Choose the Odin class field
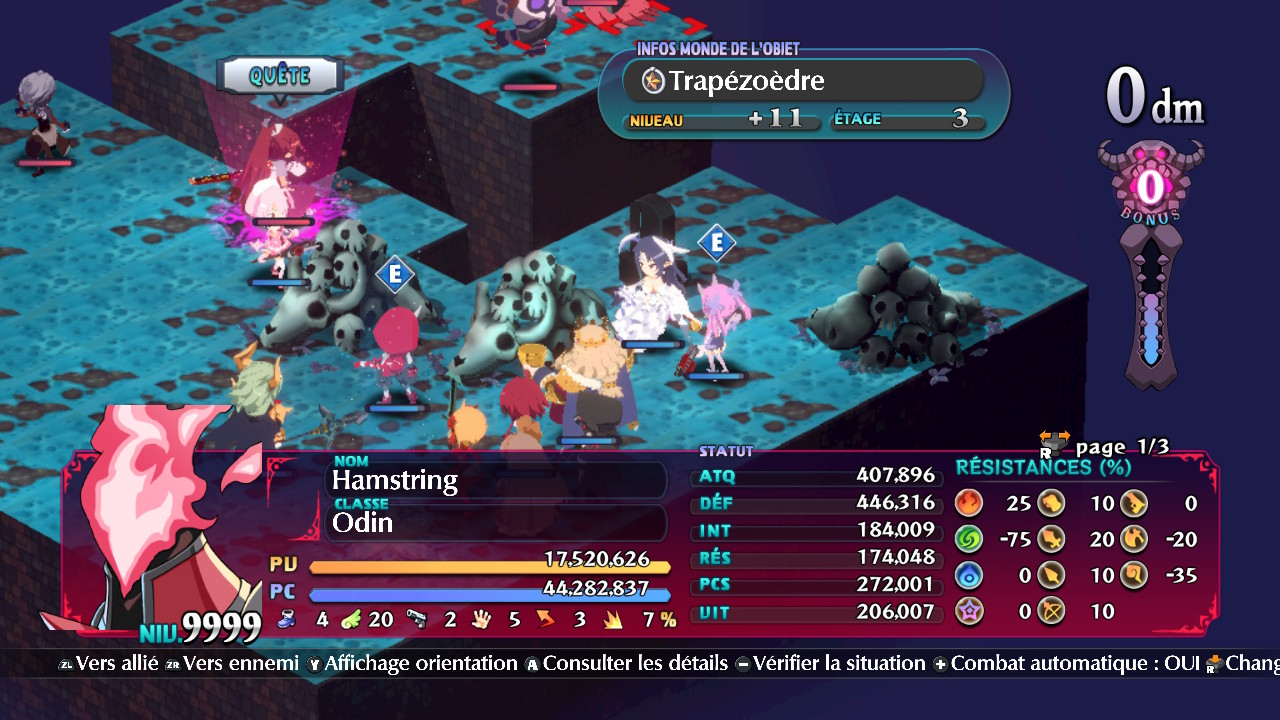Image resolution: width=1280 pixels, height=720 pixels. click(497, 522)
